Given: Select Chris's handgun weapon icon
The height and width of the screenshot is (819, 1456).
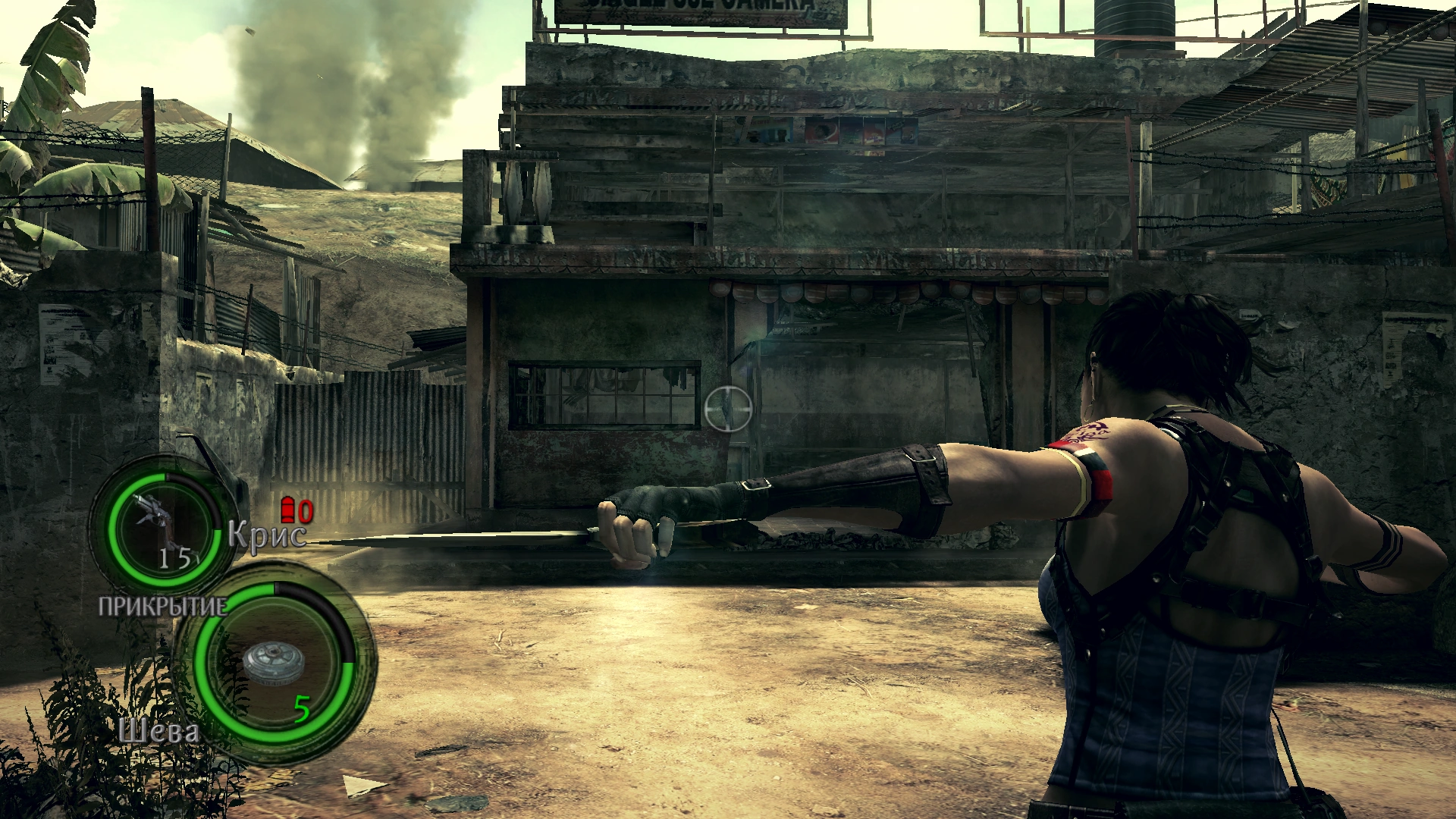Looking at the screenshot, I should [154, 517].
